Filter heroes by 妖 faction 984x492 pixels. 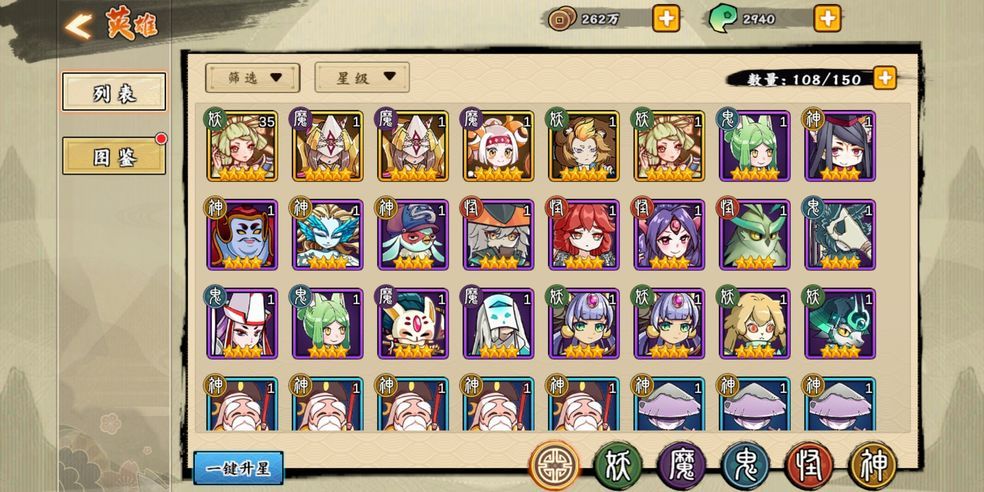point(617,464)
